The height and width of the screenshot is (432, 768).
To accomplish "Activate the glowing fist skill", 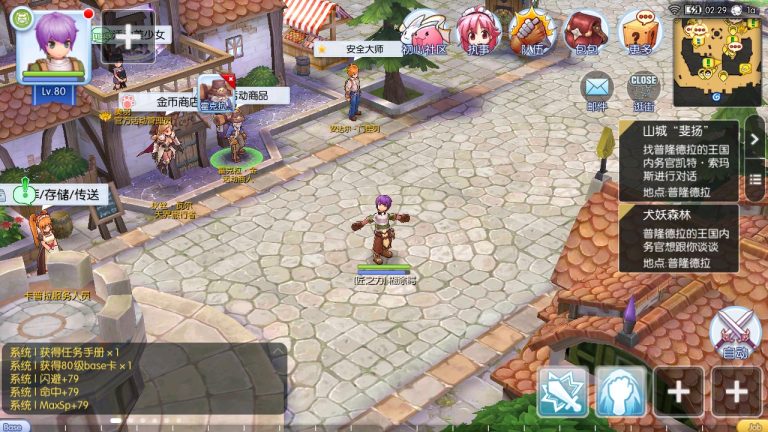I will click(621, 391).
